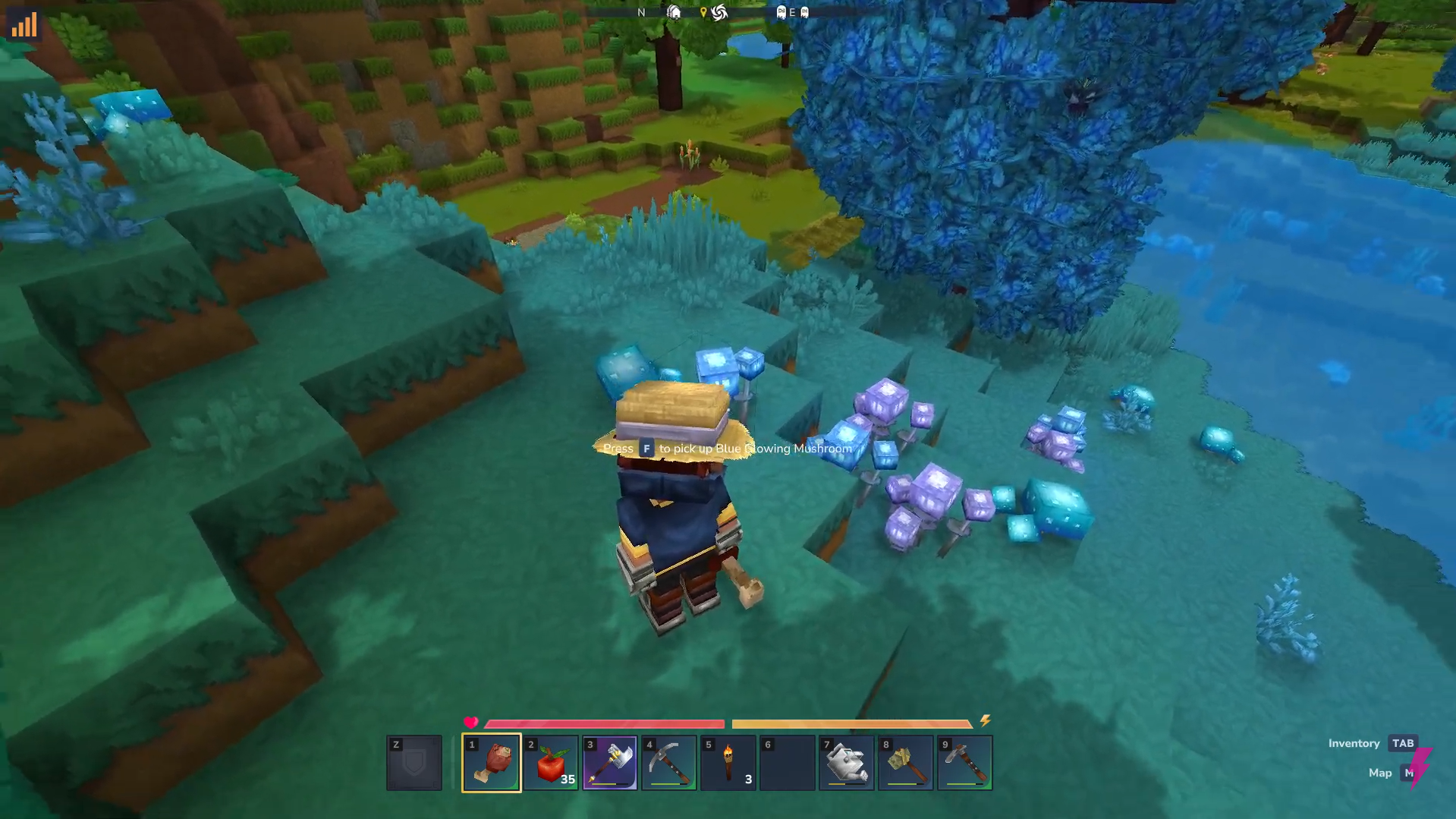Select the watering can in slot 7
The height and width of the screenshot is (819, 1456).
(845, 761)
